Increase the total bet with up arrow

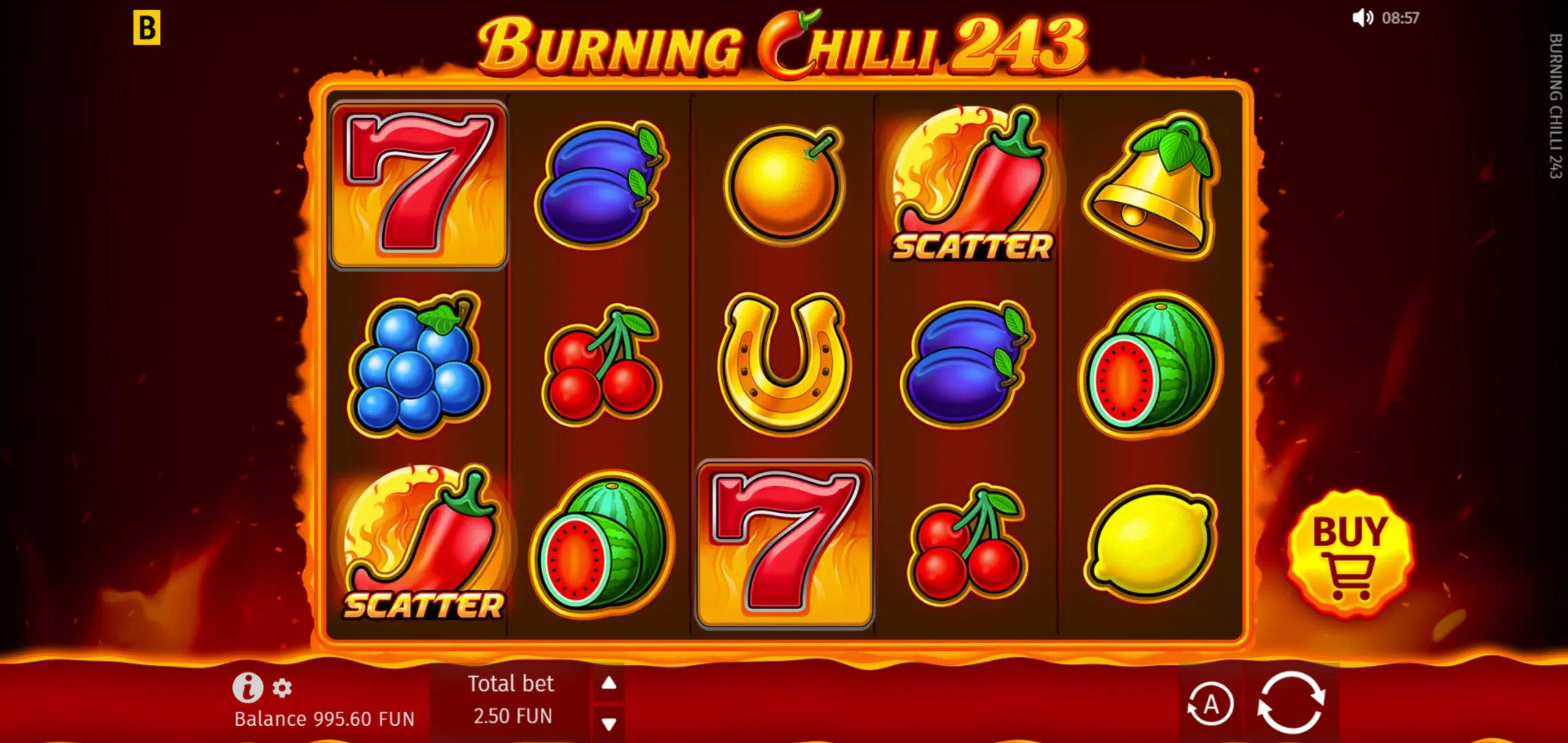point(608,683)
